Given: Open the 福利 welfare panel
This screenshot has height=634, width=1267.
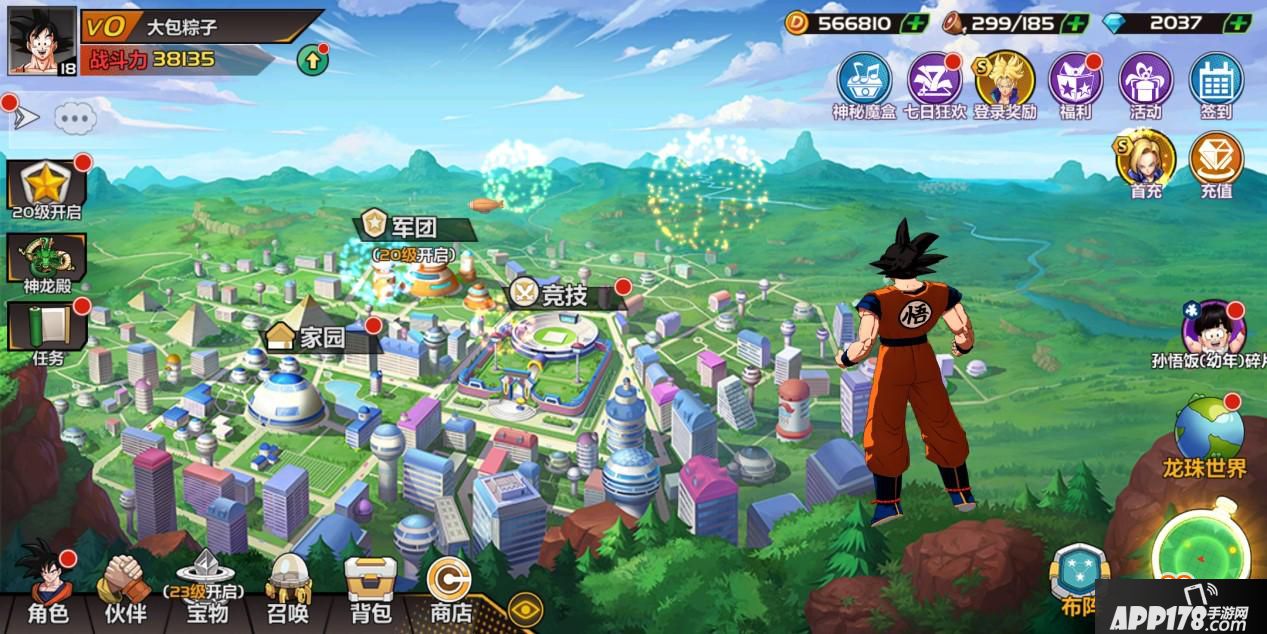Looking at the screenshot, I should [1075, 84].
